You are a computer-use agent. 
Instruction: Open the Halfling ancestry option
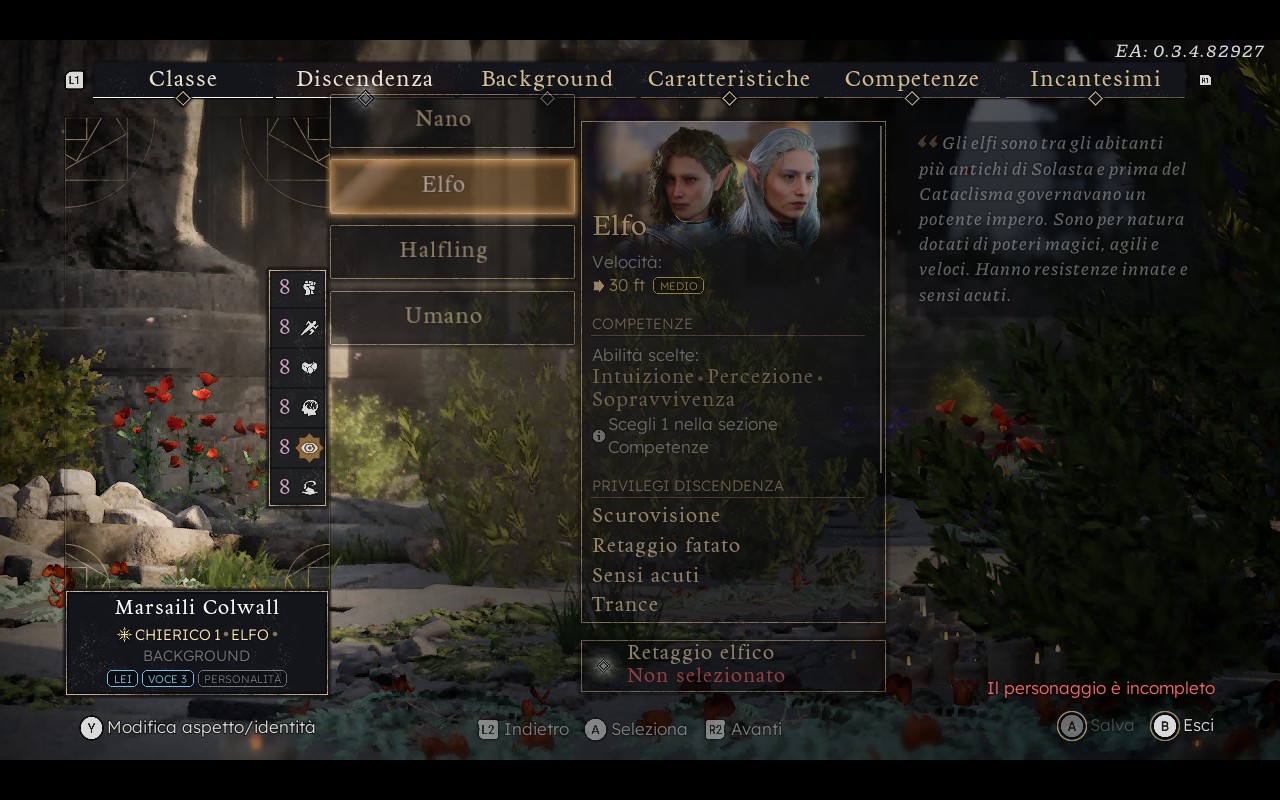[443, 250]
